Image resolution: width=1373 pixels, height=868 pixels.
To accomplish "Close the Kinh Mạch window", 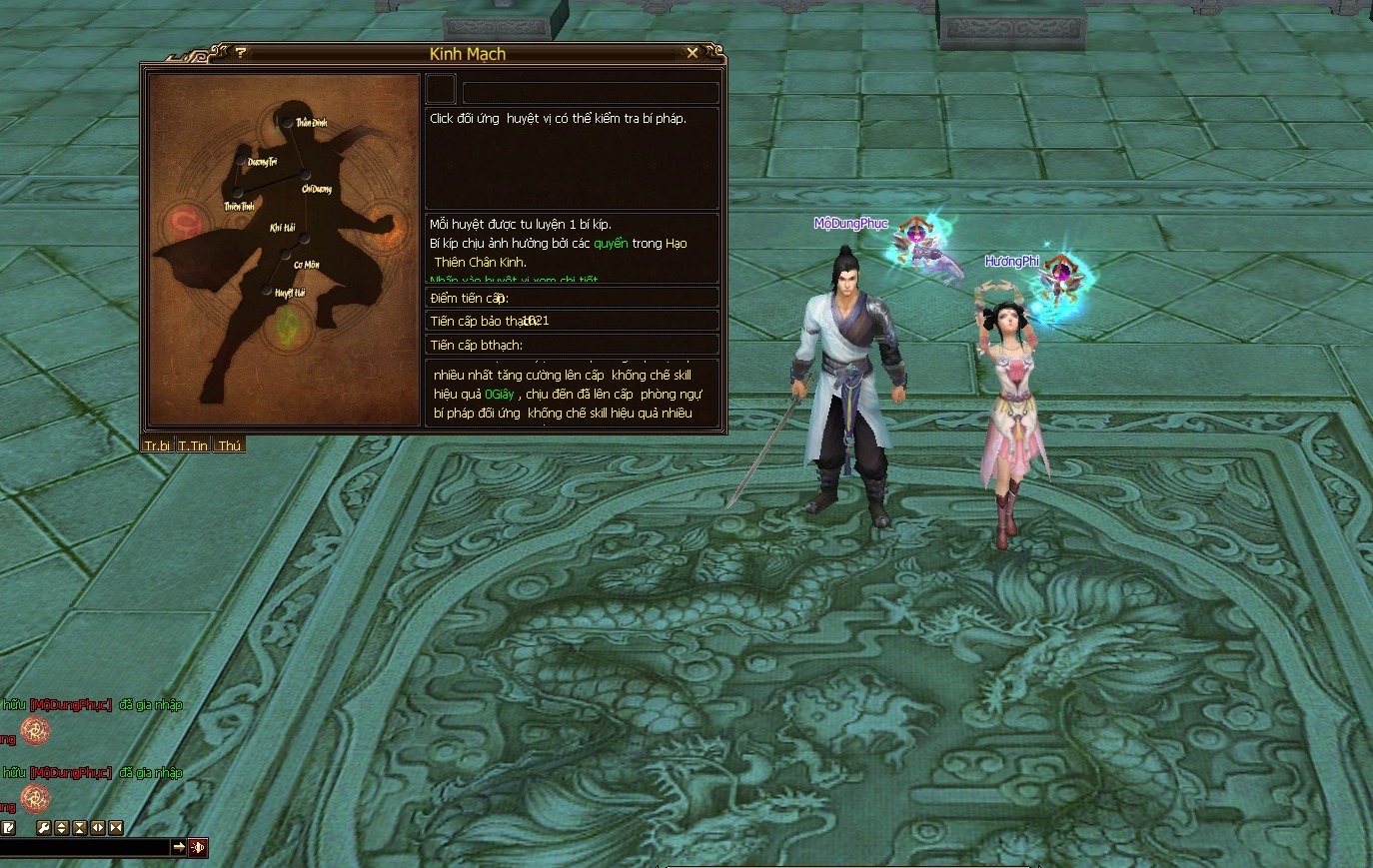I will 692,53.
